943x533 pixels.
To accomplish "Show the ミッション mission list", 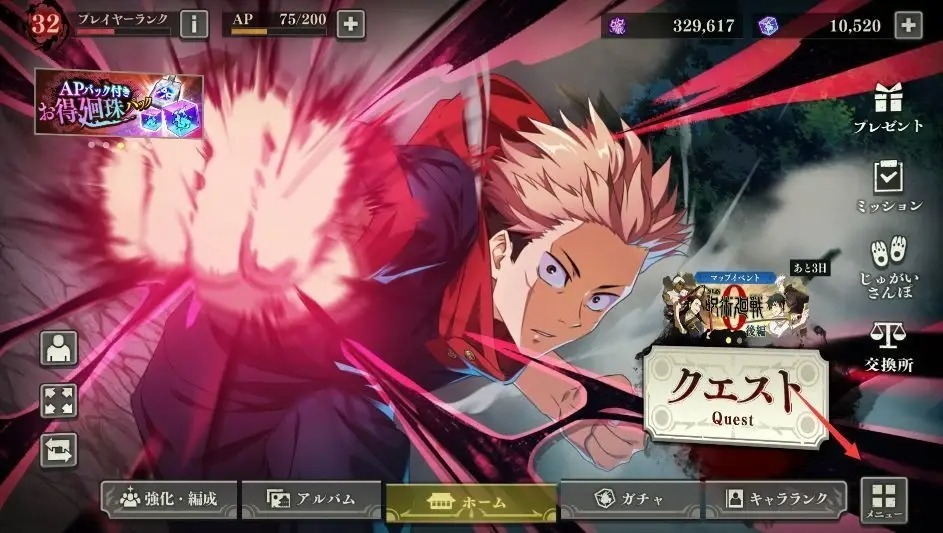I will (x=888, y=187).
